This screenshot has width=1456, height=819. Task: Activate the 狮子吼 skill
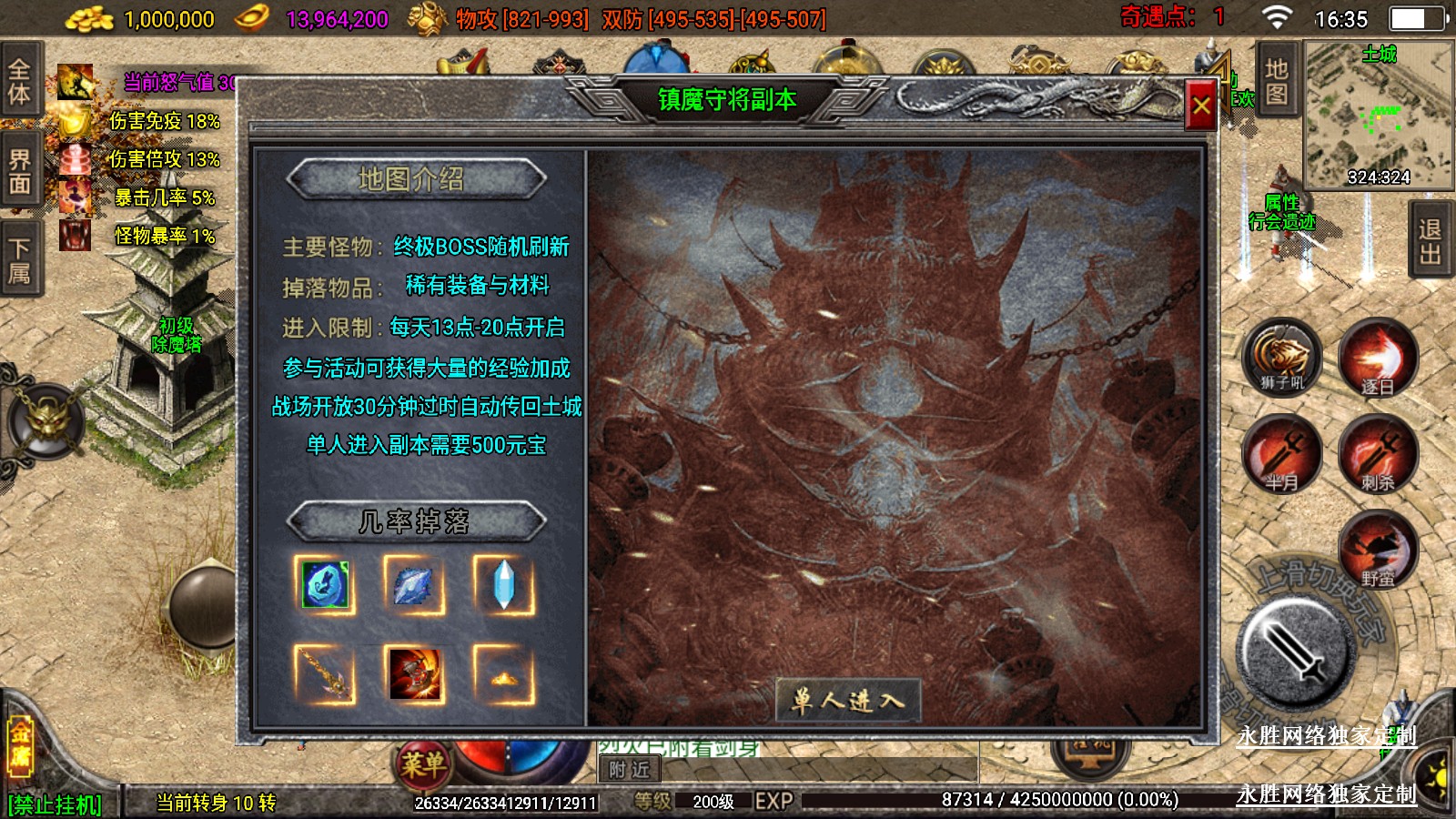tap(1281, 357)
